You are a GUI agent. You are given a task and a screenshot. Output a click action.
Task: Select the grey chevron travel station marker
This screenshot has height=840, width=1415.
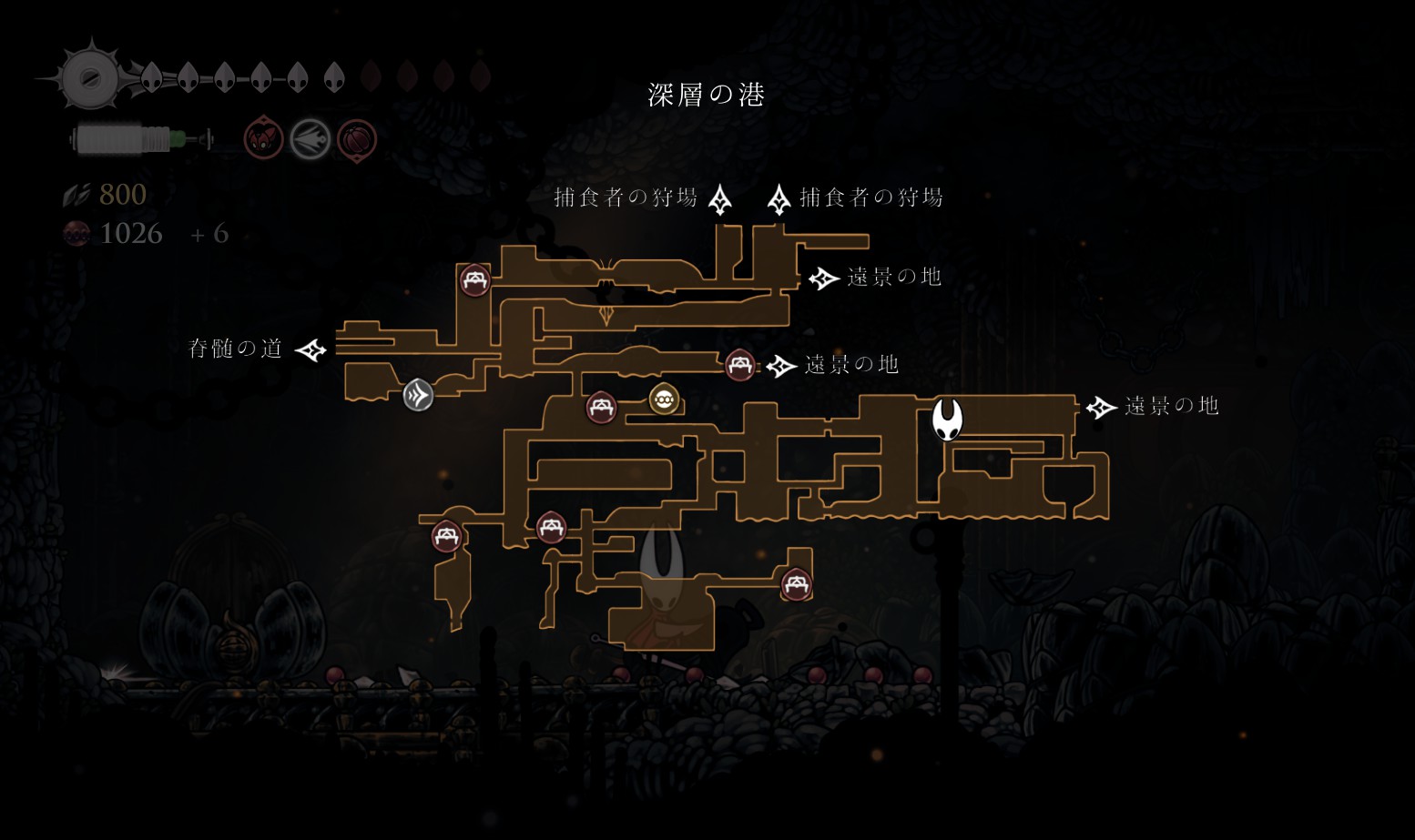pyautogui.click(x=418, y=395)
